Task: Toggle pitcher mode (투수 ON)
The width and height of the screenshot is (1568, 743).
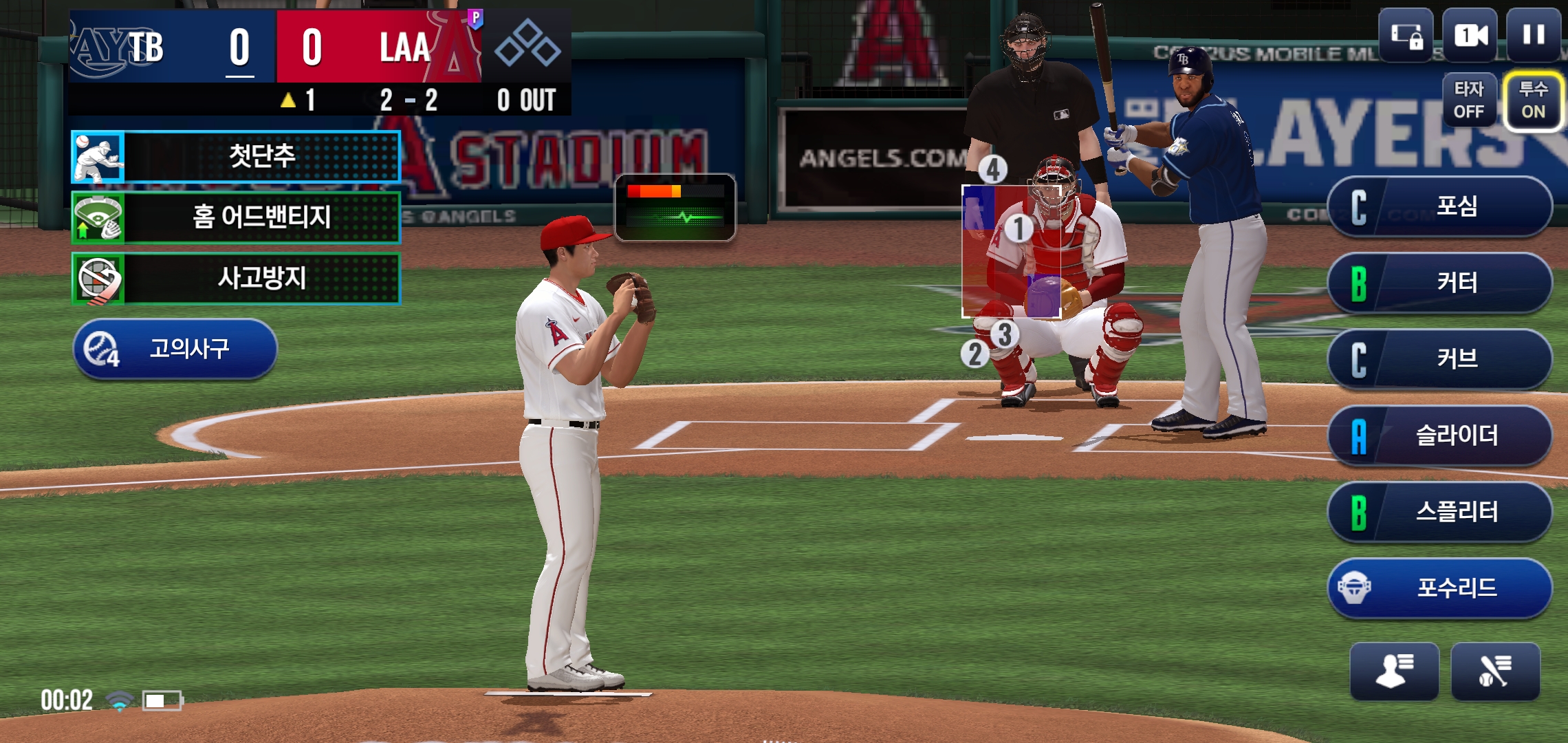Action: click(x=1533, y=100)
